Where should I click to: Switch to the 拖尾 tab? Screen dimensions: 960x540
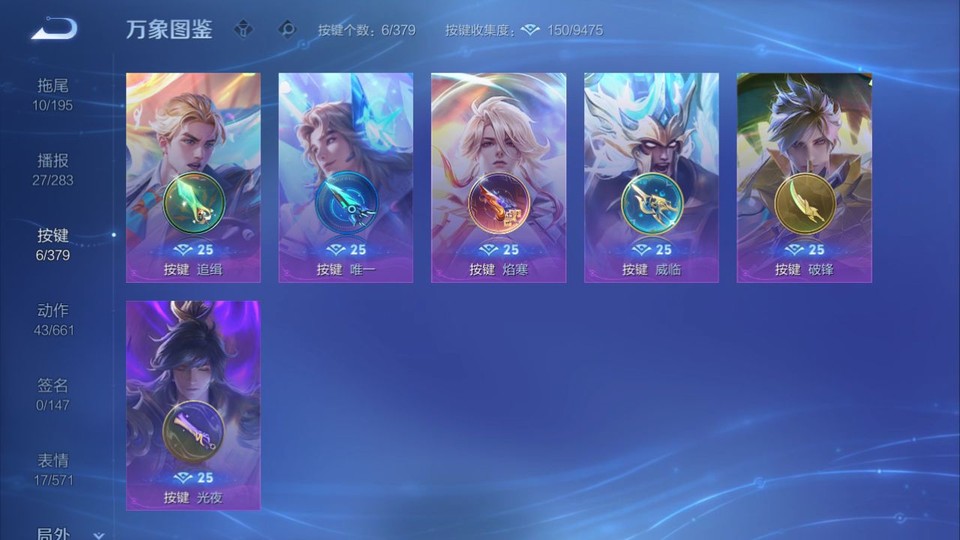[53, 94]
